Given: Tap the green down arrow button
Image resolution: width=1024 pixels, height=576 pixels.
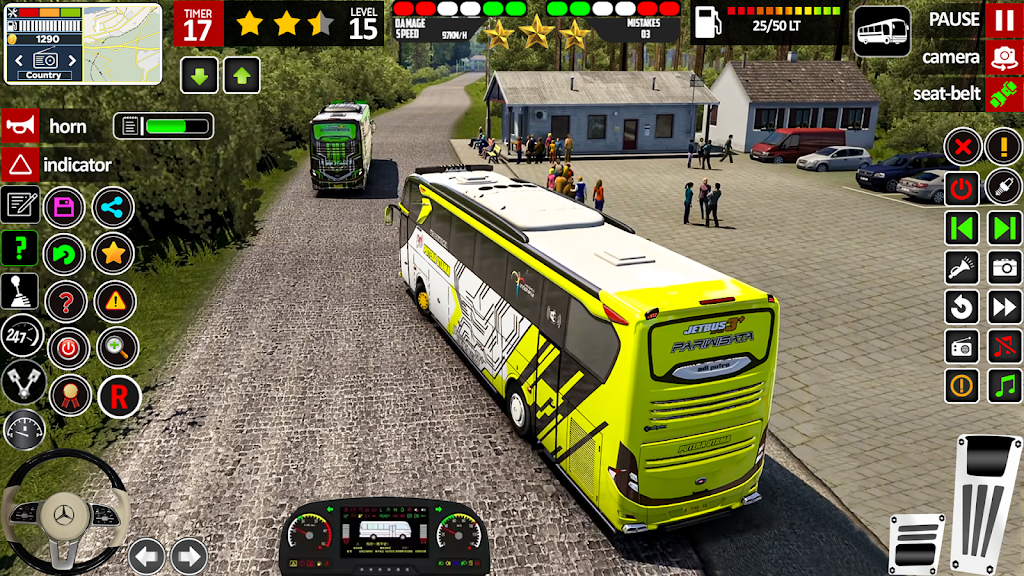Looking at the screenshot, I should pos(199,75).
